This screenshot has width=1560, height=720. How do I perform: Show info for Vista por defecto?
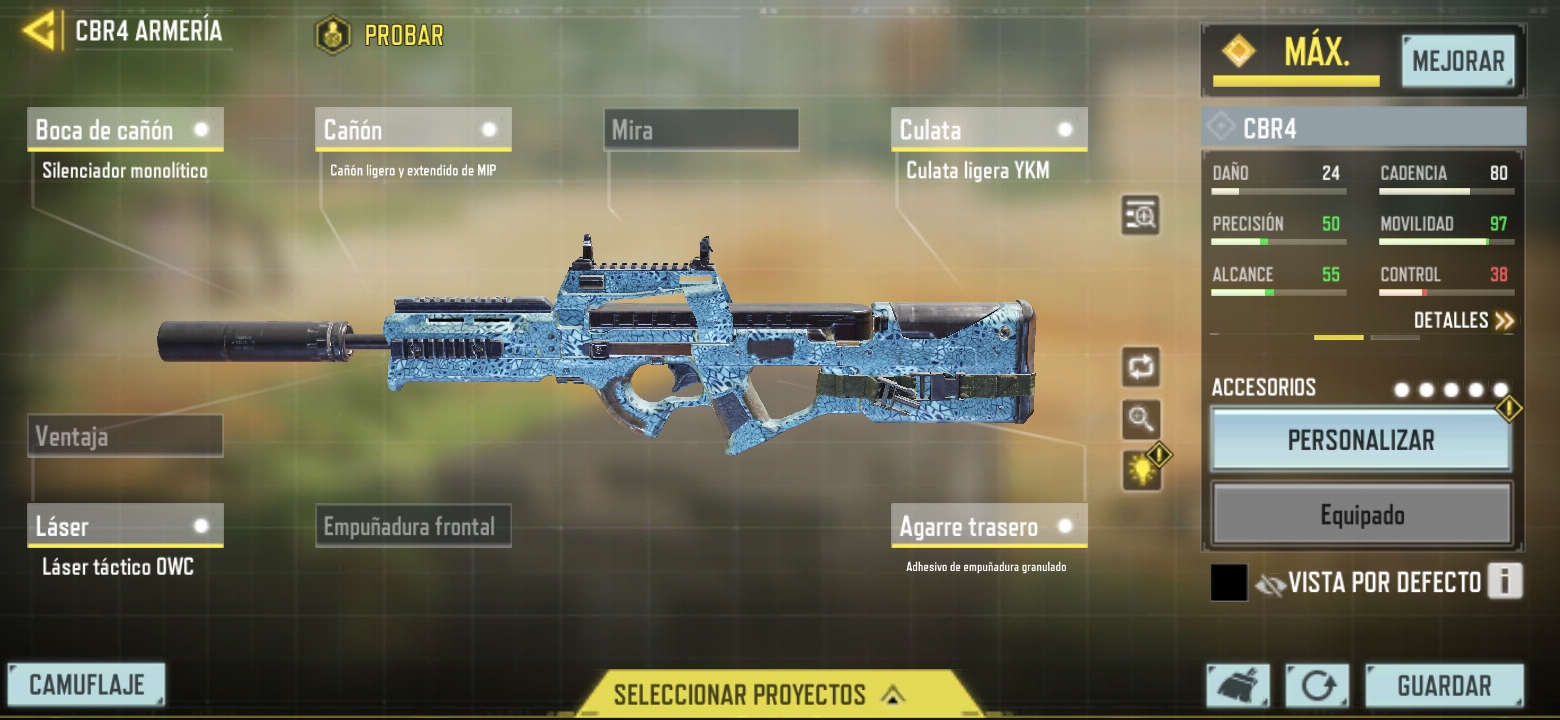(1504, 581)
